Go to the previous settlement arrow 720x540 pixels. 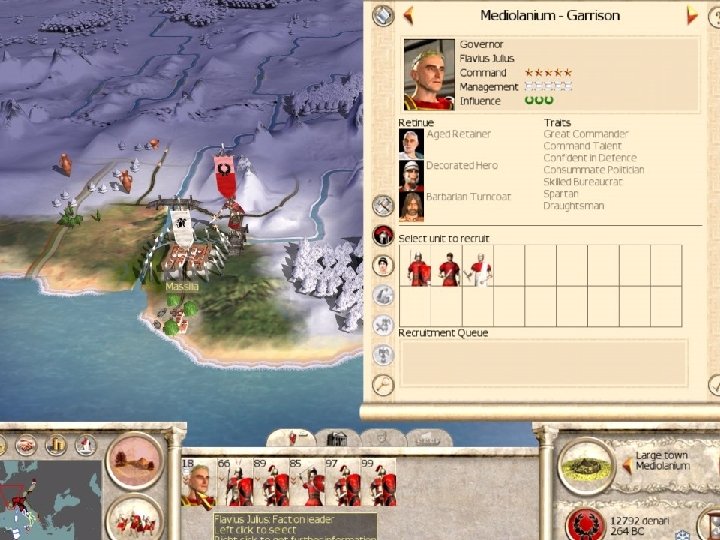pyautogui.click(x=409, y=15)
